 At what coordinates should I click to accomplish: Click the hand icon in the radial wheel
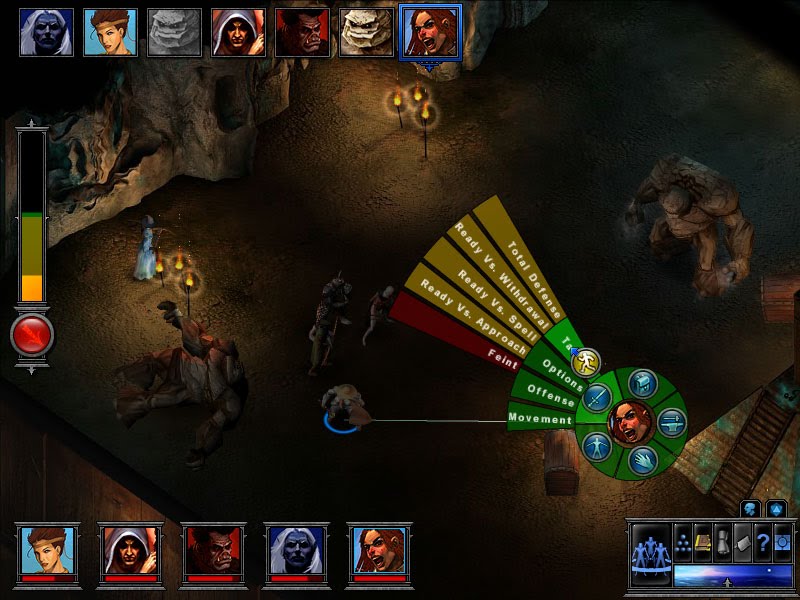tap(641, 458)
